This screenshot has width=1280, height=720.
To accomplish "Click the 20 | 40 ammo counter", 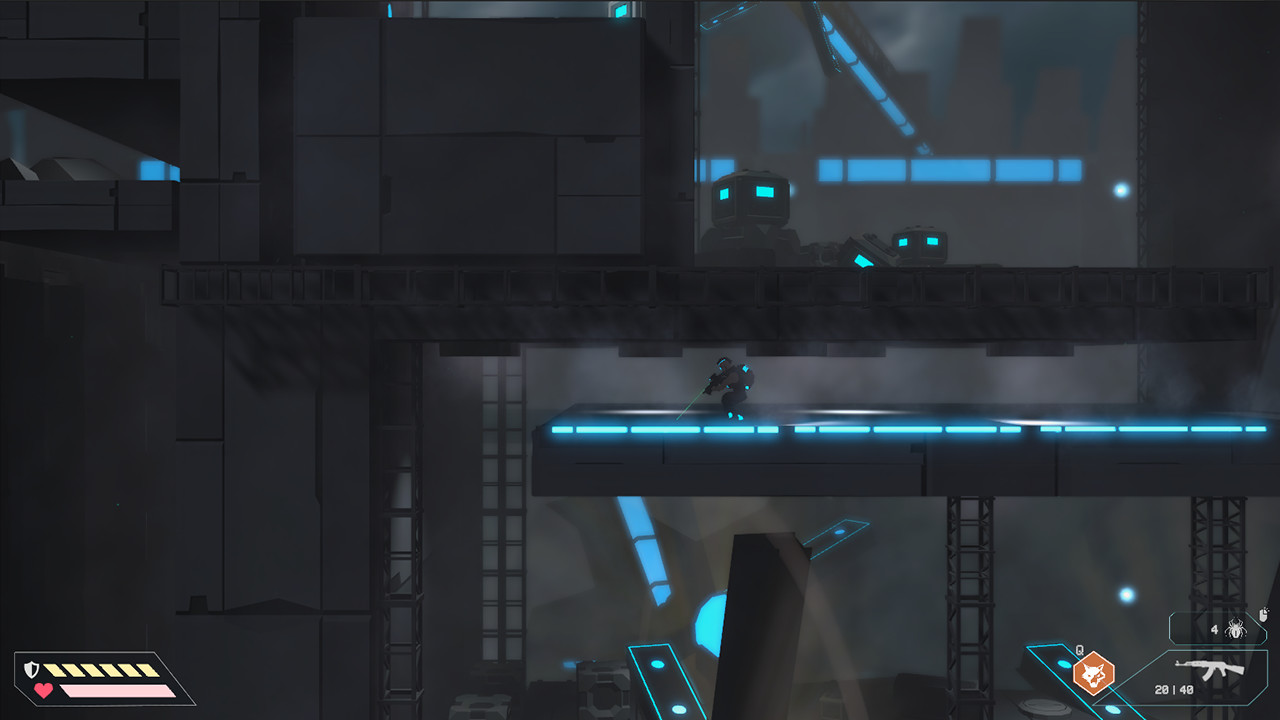I will pyautogui.click(x=1172, y=689).
